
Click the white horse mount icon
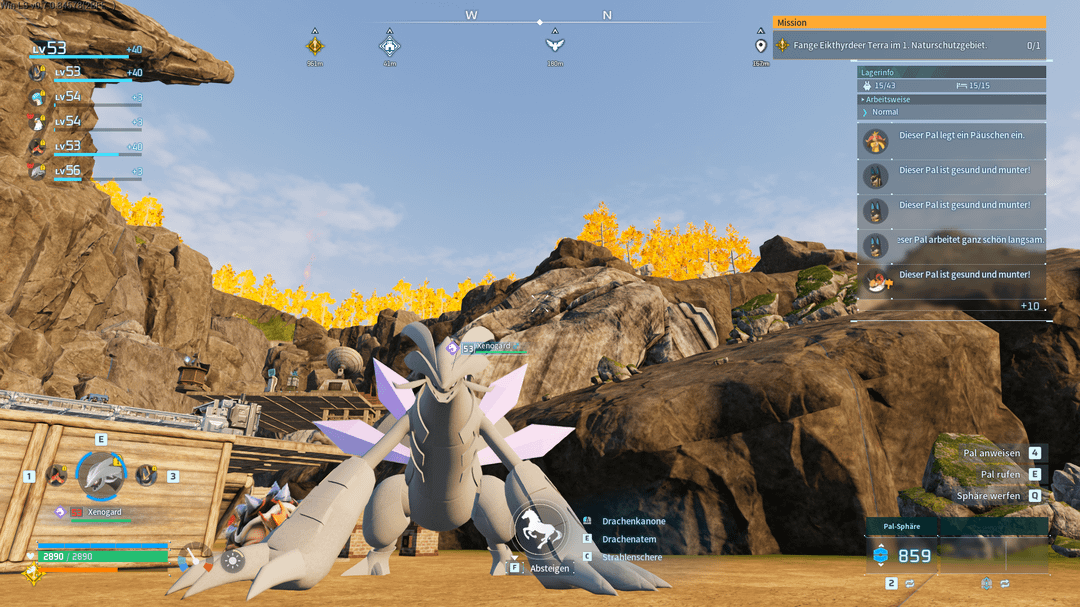coord(540,530)
